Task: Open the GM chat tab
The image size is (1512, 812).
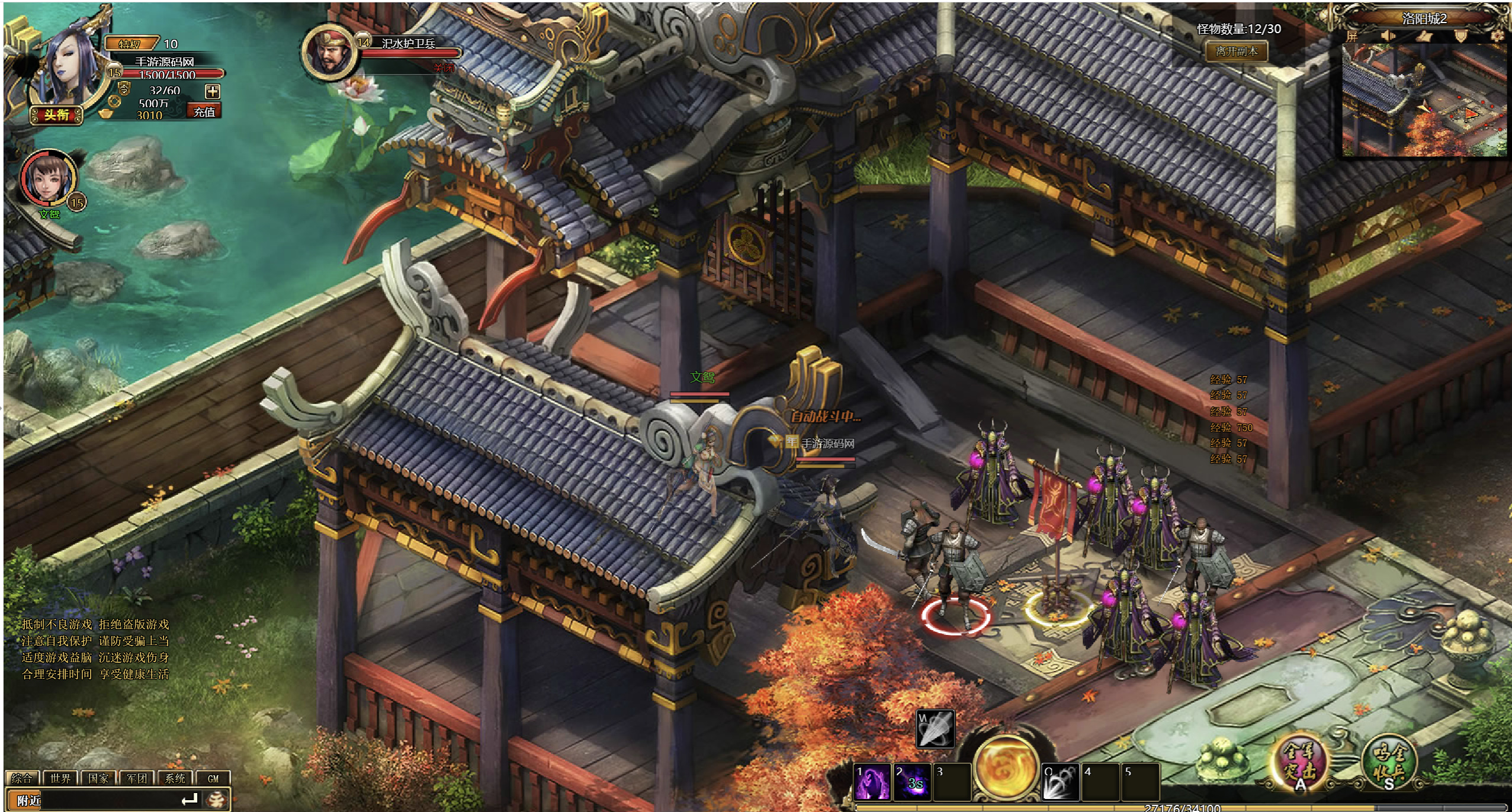Action: [213, 778]
